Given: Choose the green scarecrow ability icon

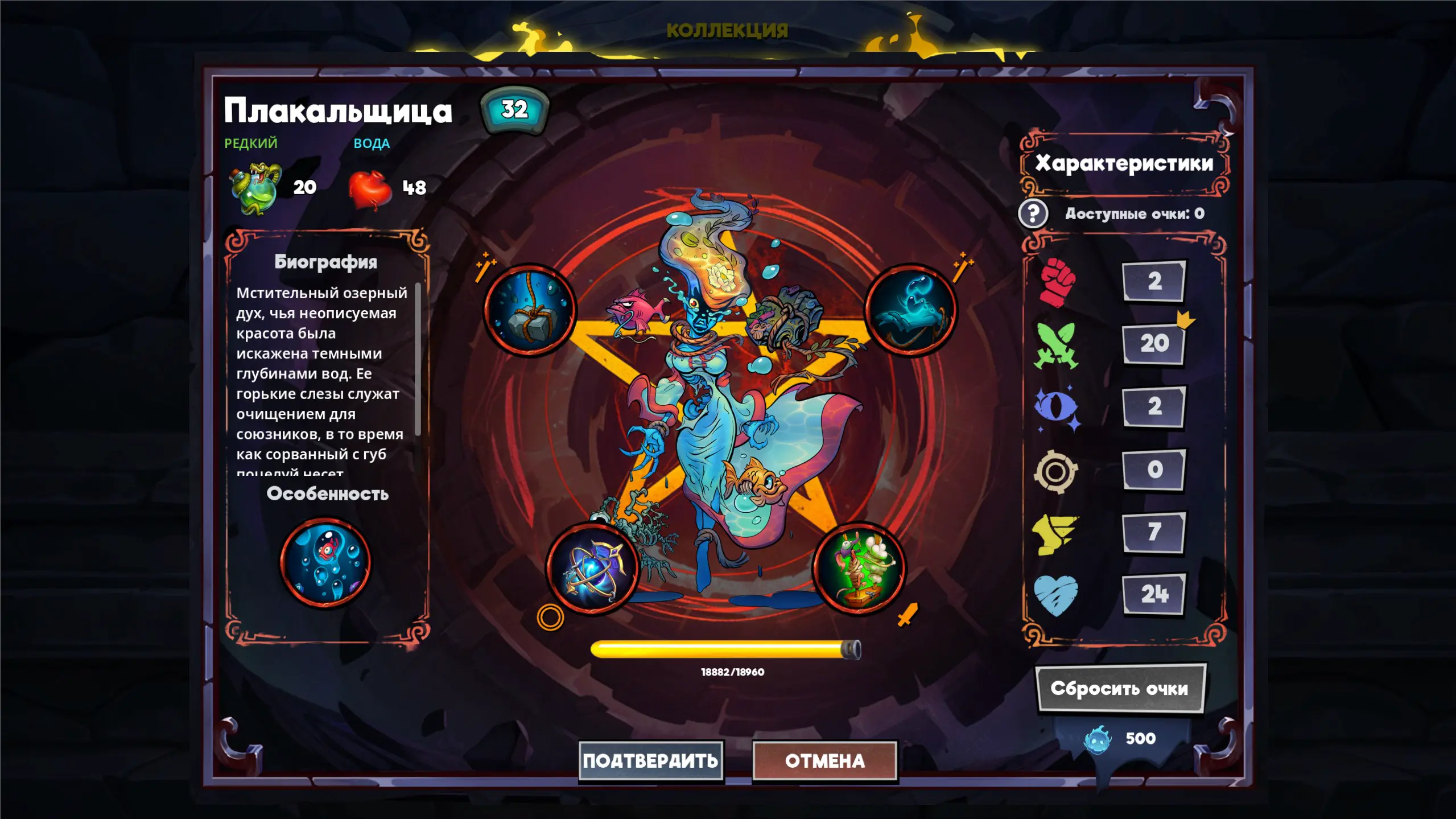Looking at the screenshot, I should coord(859,568).
